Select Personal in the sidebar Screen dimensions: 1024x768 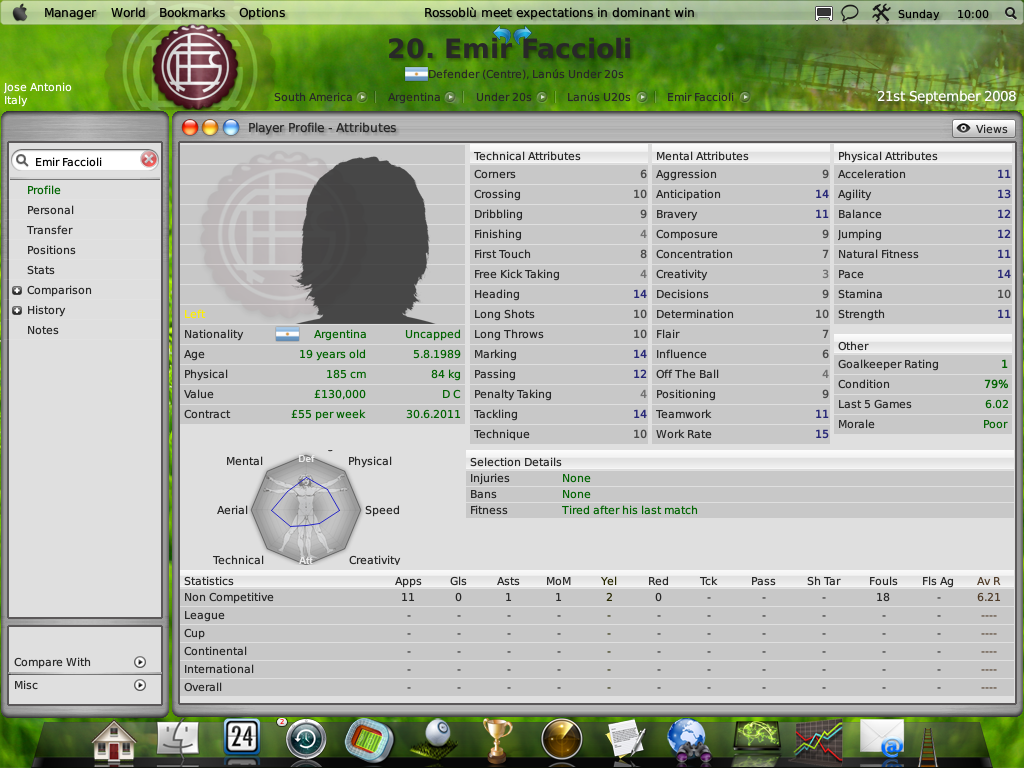[50, 210]
